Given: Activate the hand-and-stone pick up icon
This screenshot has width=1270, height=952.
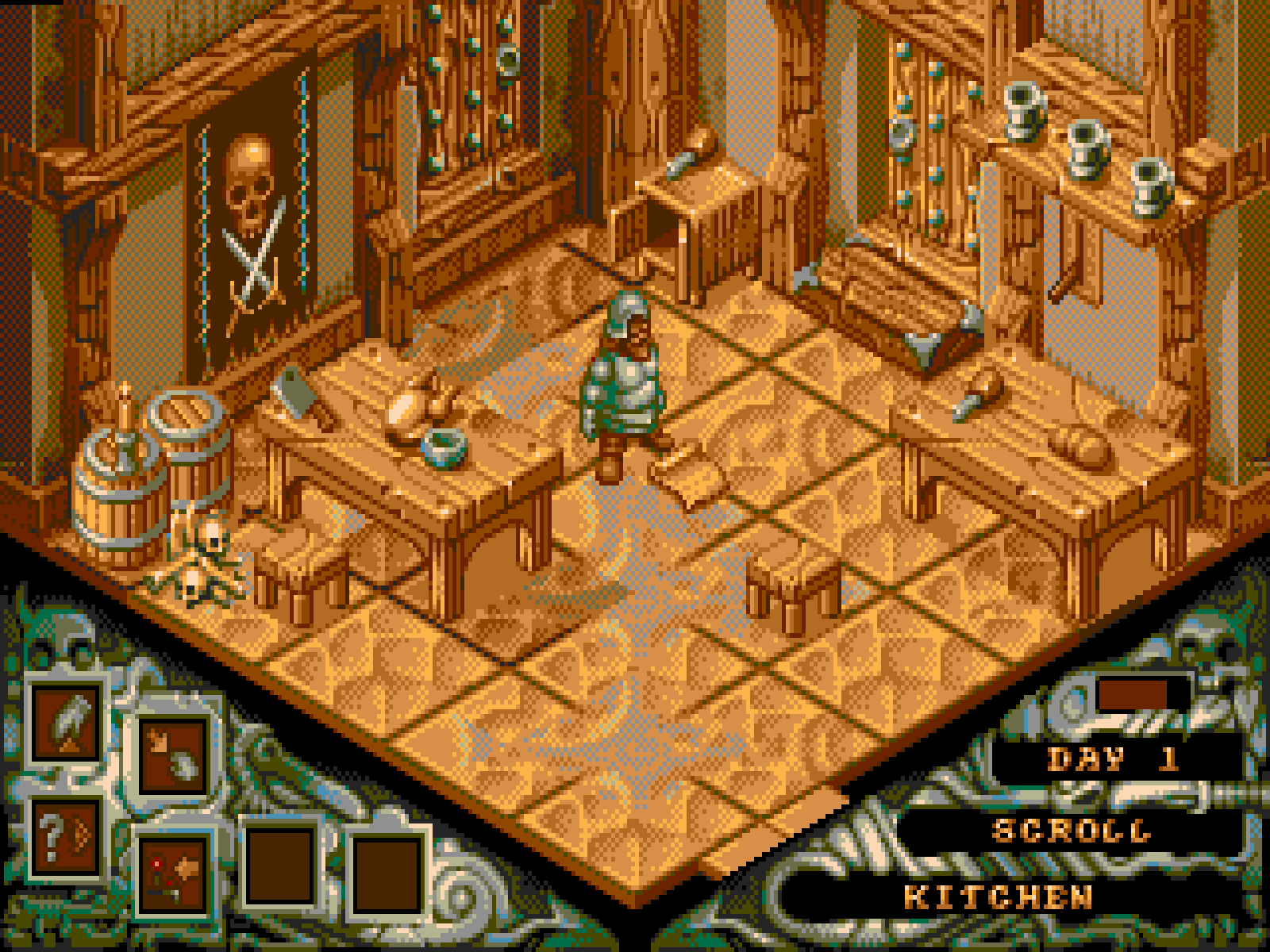Looking at the screenshot, I should click(174, 754).
